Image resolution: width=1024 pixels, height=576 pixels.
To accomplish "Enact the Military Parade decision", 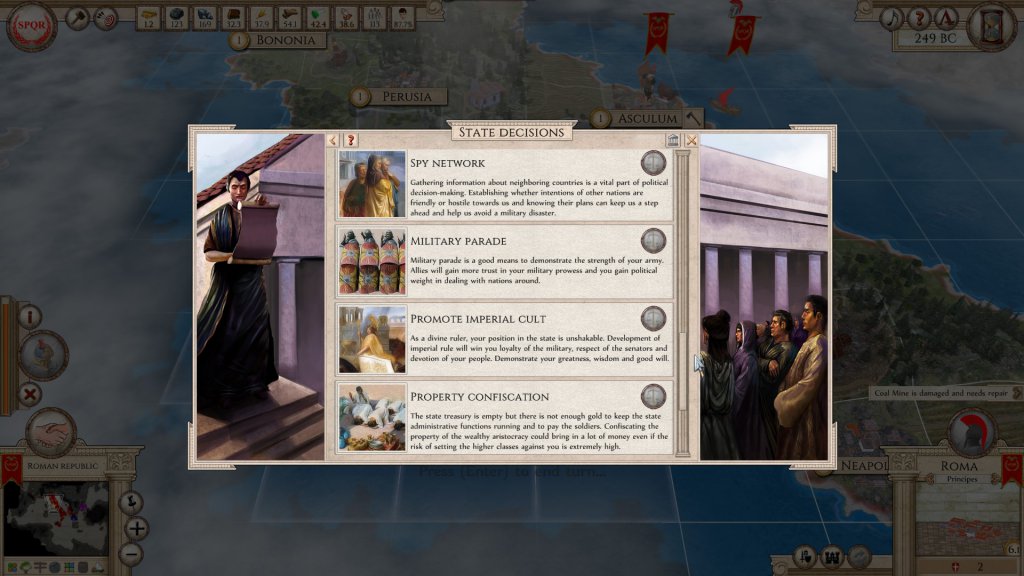I will pyautogui.click(x=653, y=240).
